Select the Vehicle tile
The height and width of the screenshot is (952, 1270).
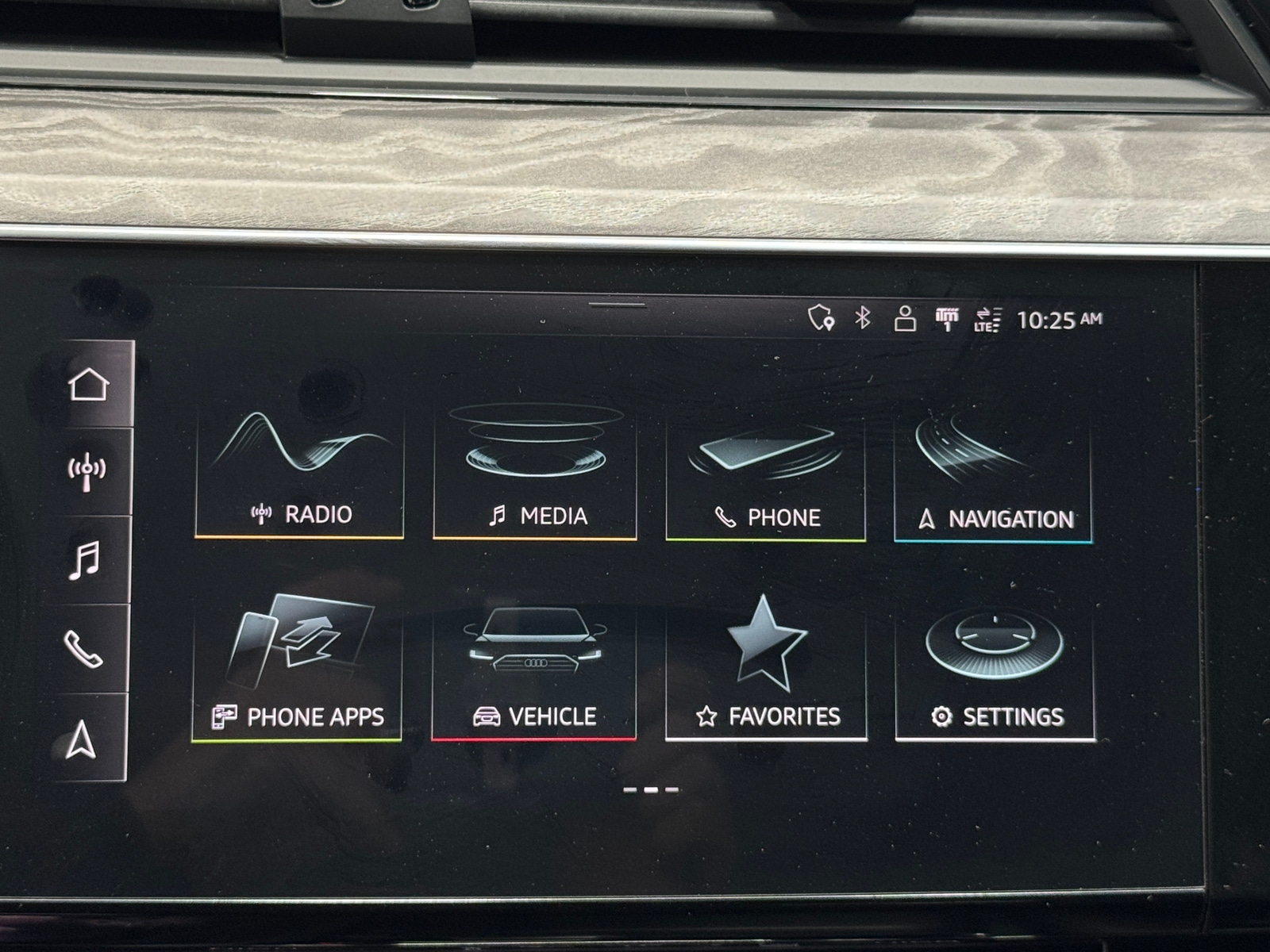coord(533,672)
